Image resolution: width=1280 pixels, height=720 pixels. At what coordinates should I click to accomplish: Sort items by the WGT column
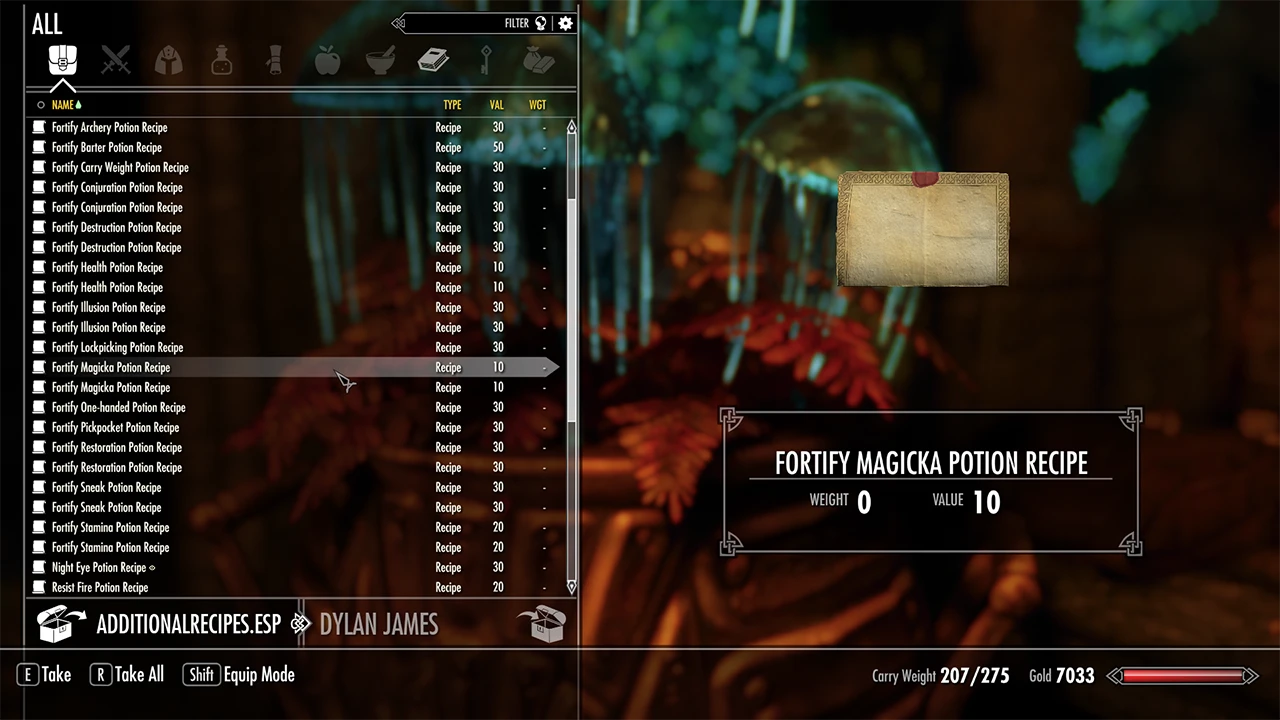(537, 104)
